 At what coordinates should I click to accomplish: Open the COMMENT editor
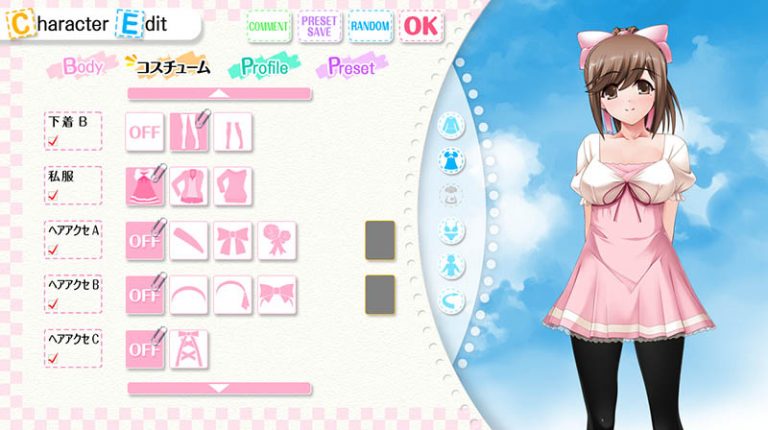pyautogui.click(x=267, y=25)
